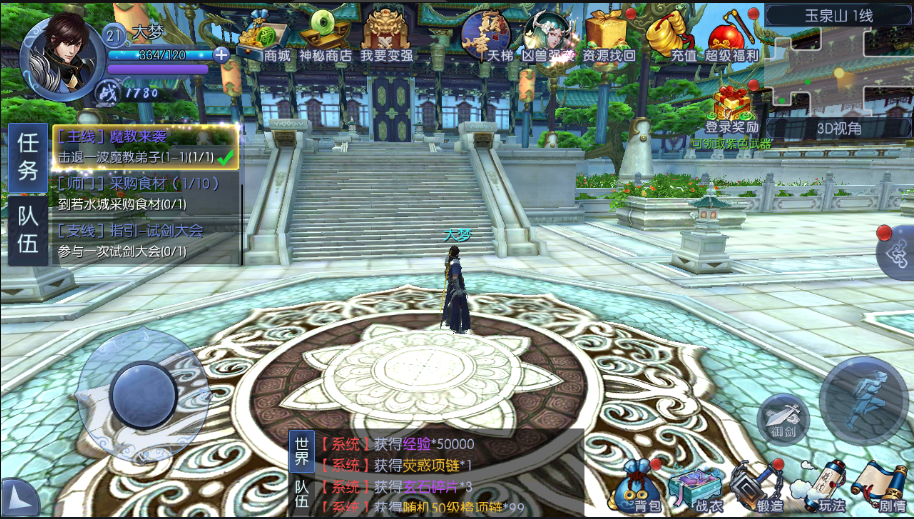Open the 玉泉山 minimap
Viewport: 914px width, 519px height.
(x=839, y=65)
